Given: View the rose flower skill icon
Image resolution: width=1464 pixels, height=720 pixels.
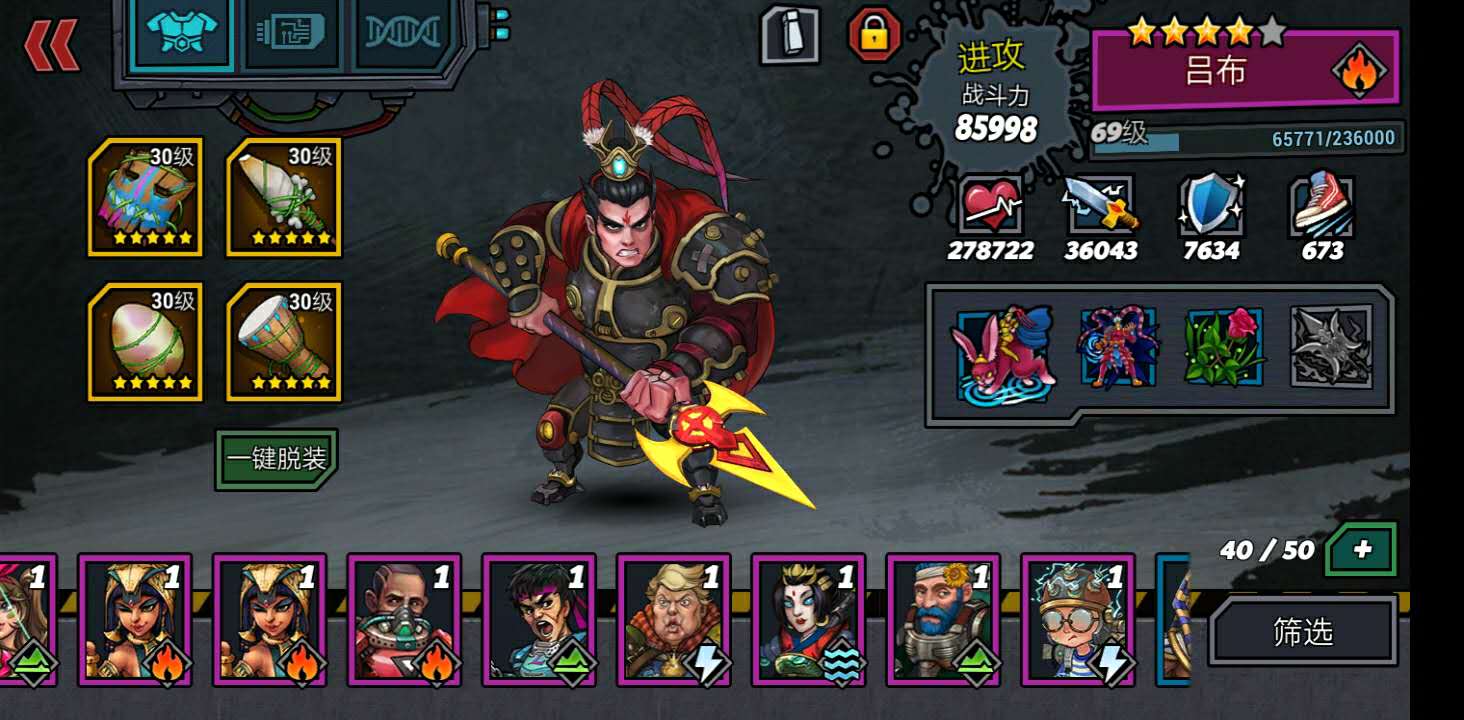Looking at the screenshot, I should click(1225, 347).
